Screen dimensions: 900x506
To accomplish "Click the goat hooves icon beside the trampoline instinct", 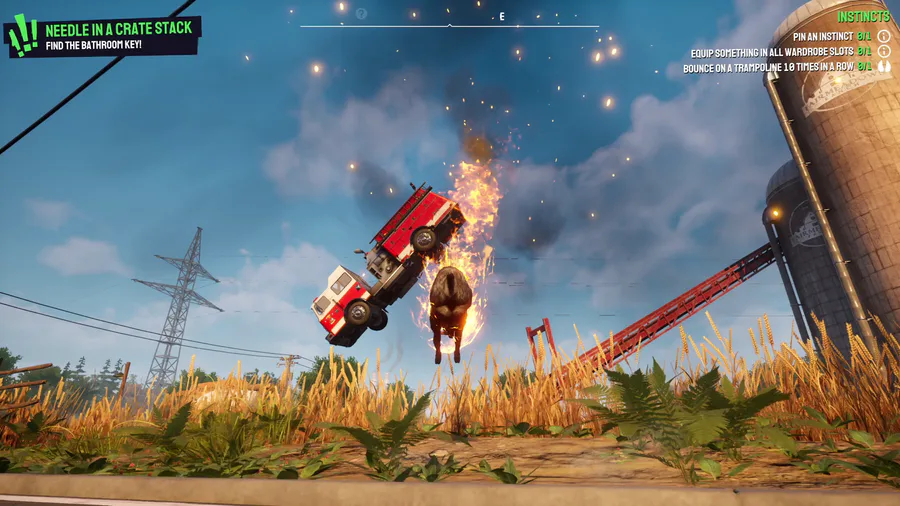I will pyautogui.click(x=884, y=68).
